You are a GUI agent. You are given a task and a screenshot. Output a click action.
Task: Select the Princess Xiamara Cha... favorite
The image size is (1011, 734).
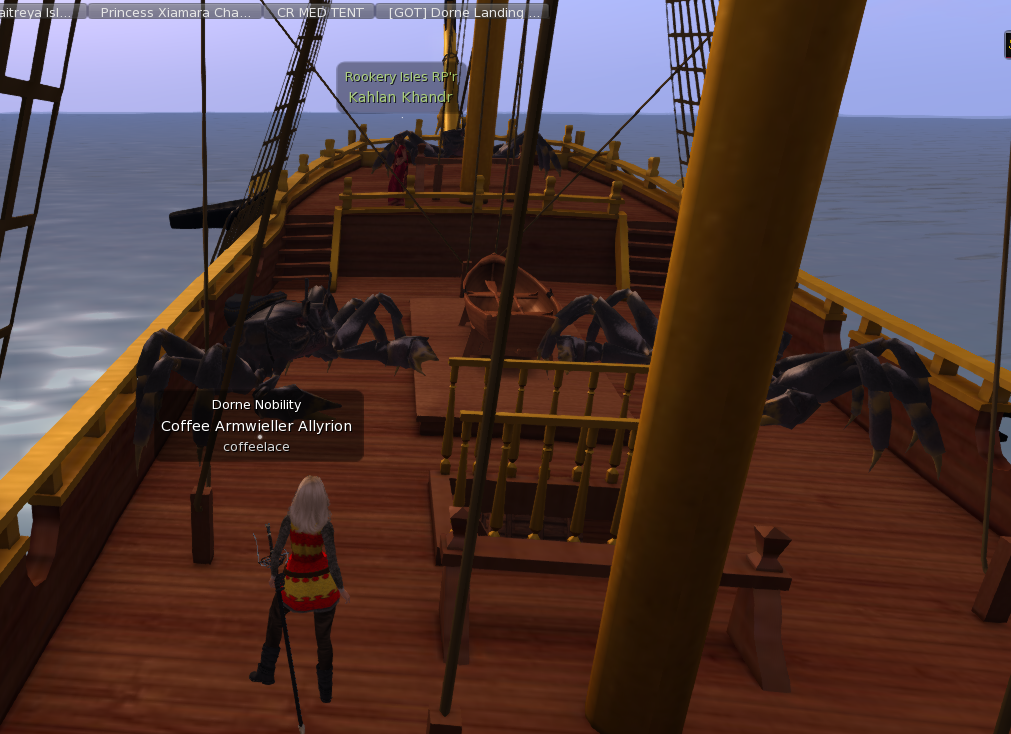point(175,12)
